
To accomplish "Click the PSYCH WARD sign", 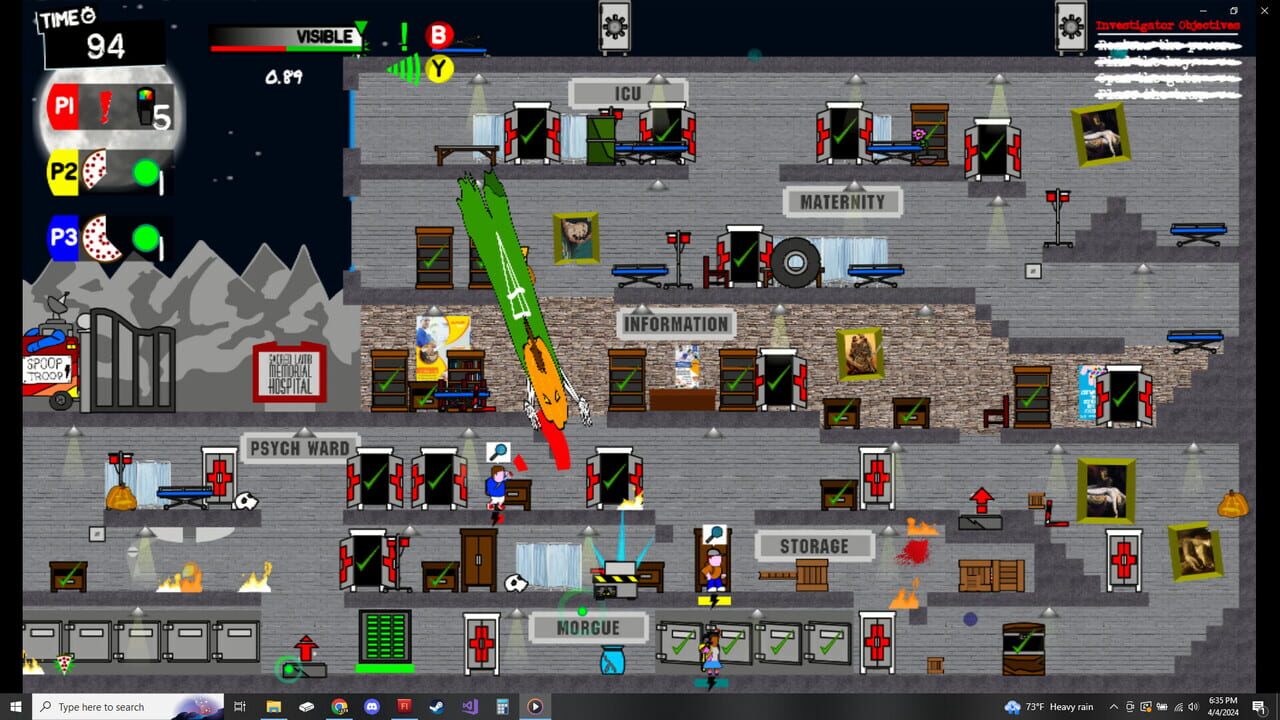I will [x=300, y=448].
